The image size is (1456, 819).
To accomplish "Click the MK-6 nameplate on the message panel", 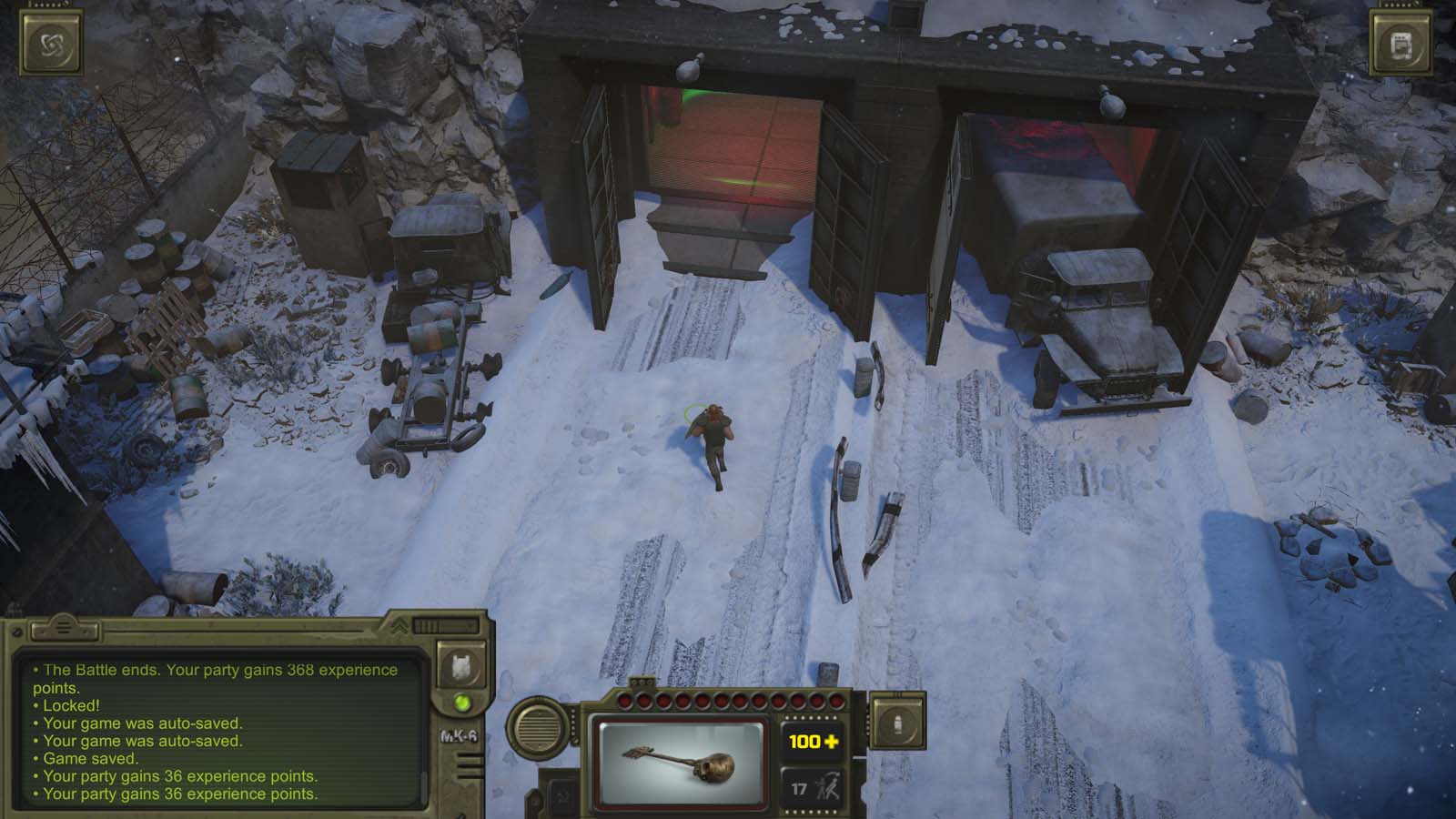I will (x=458, y=735).
